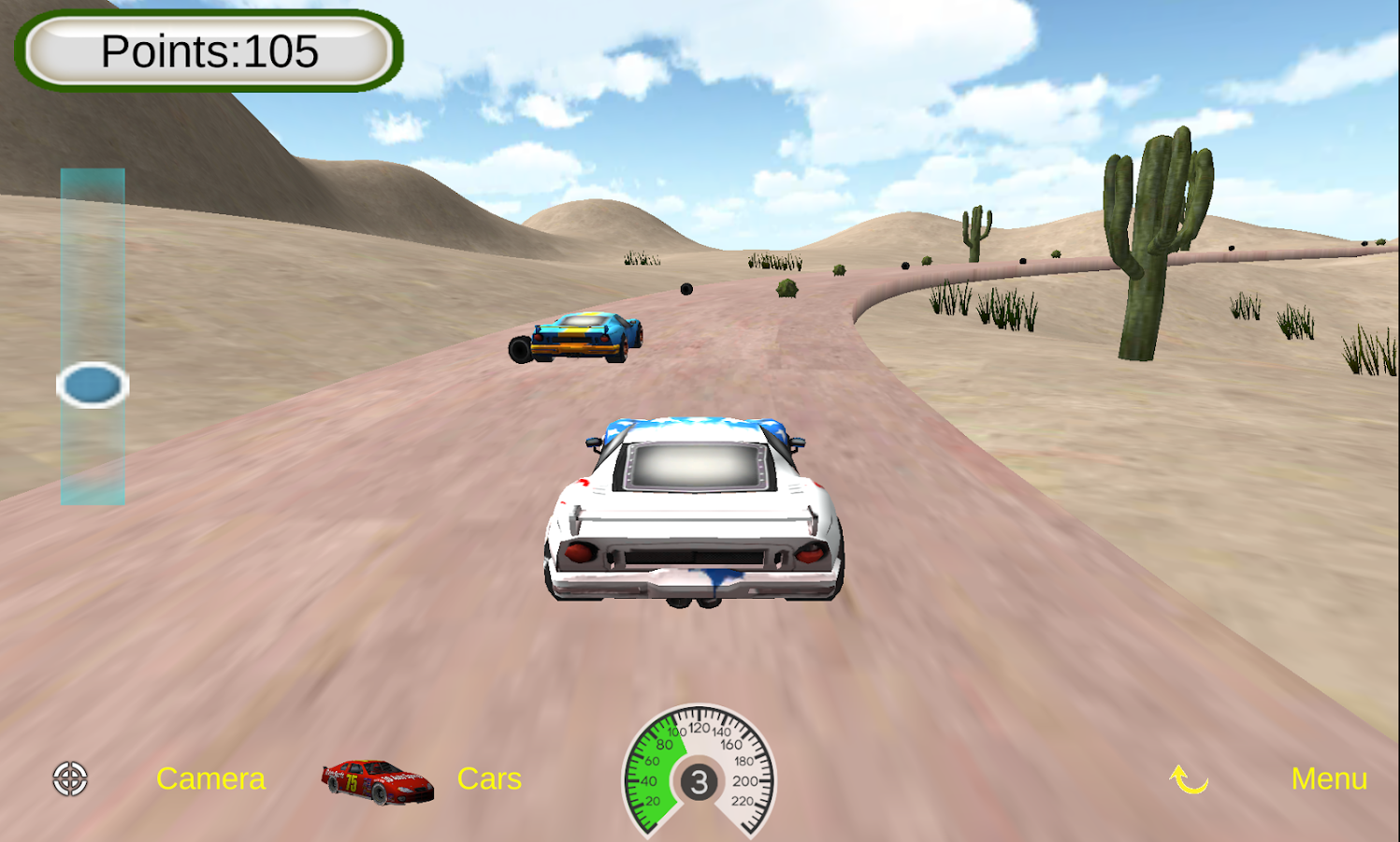Tap the top of the throttle slider track

[x=94, y=178]
